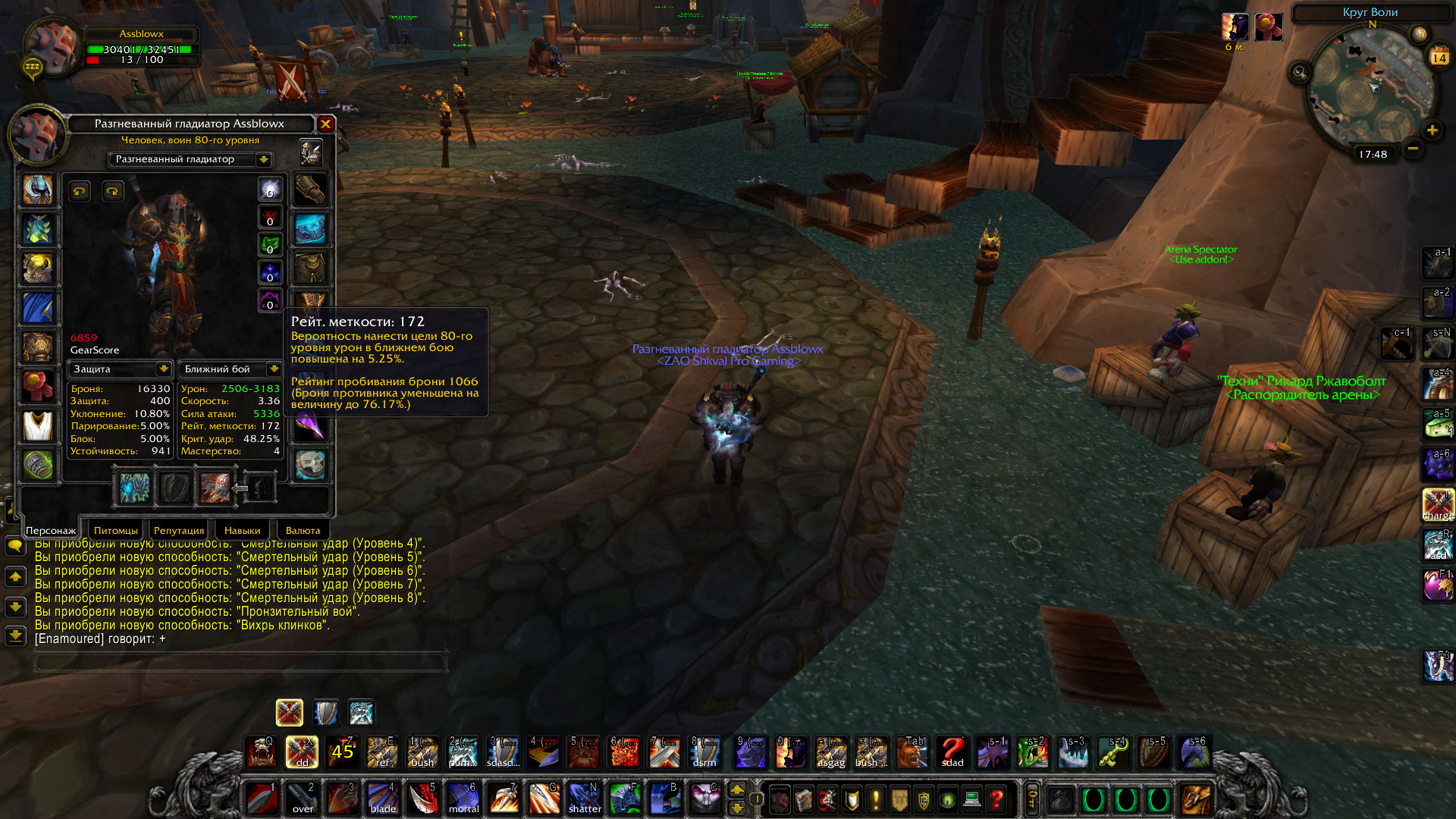
Task: Open the red question mark help button
Action: [x=996, y=799]
